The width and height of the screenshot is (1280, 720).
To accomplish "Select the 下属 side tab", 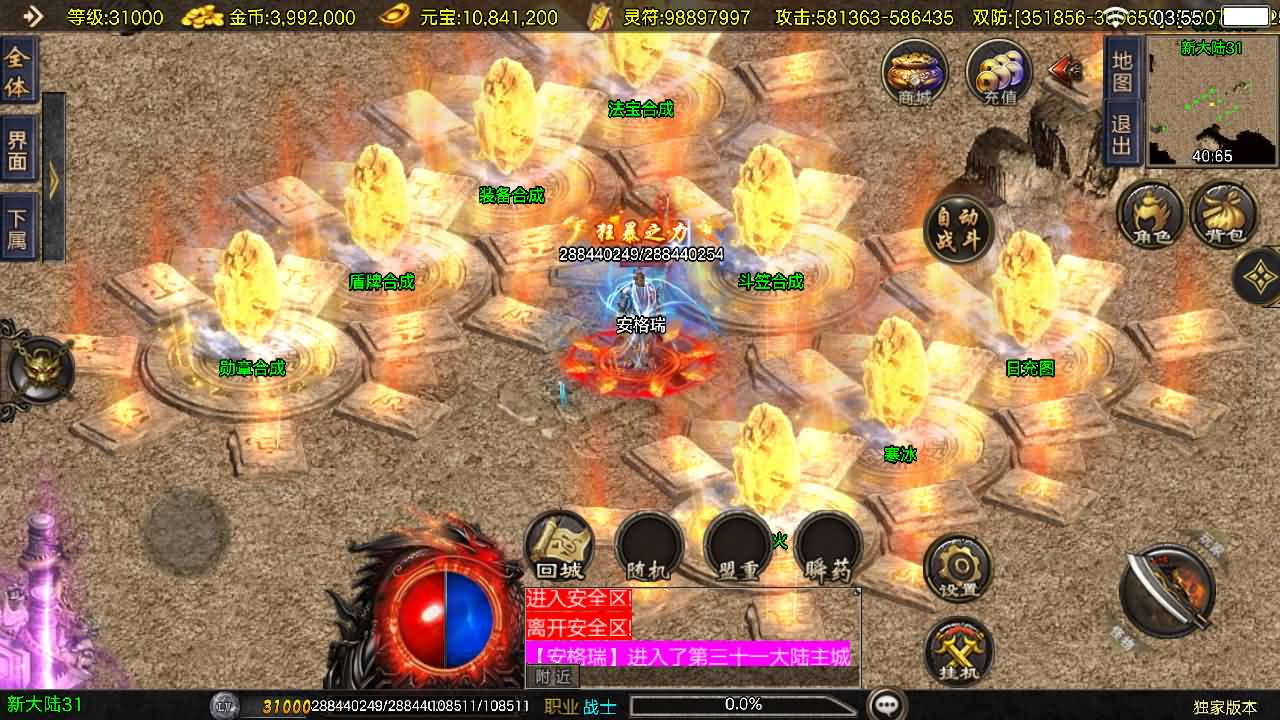I will coord(18,228).
